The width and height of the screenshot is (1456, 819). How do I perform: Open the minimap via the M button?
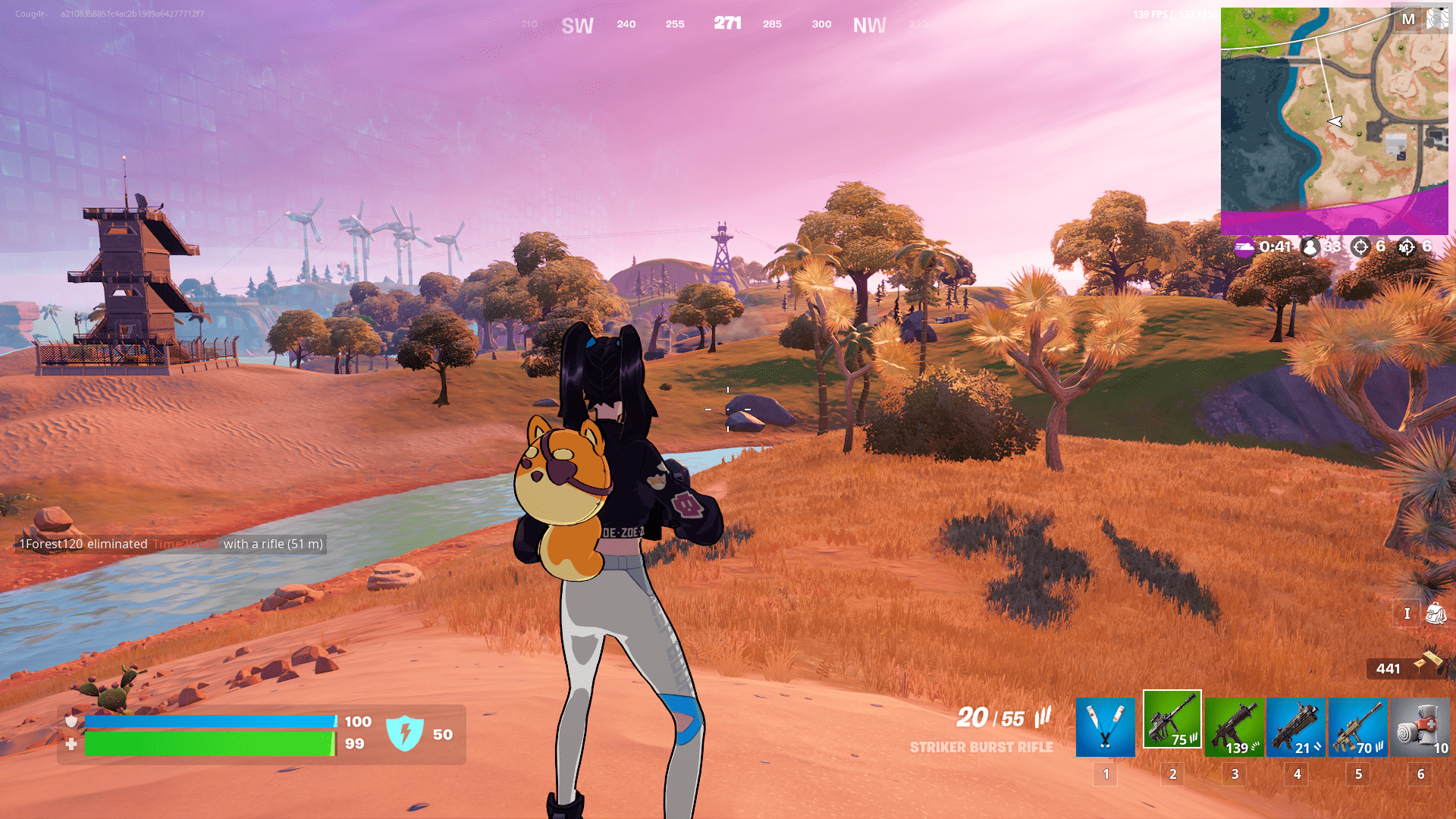point(1410,20)
